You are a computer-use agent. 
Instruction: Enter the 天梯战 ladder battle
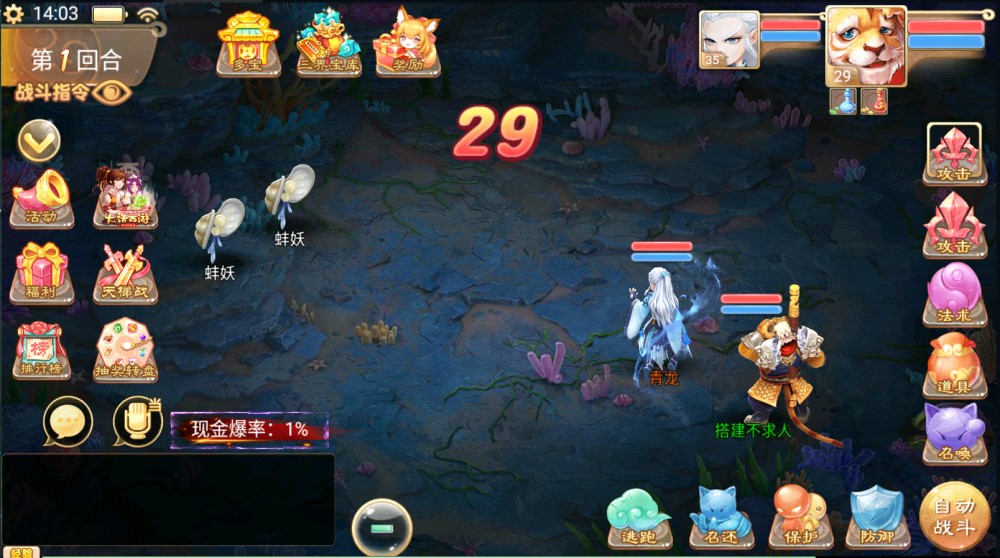tap(125, 272)
